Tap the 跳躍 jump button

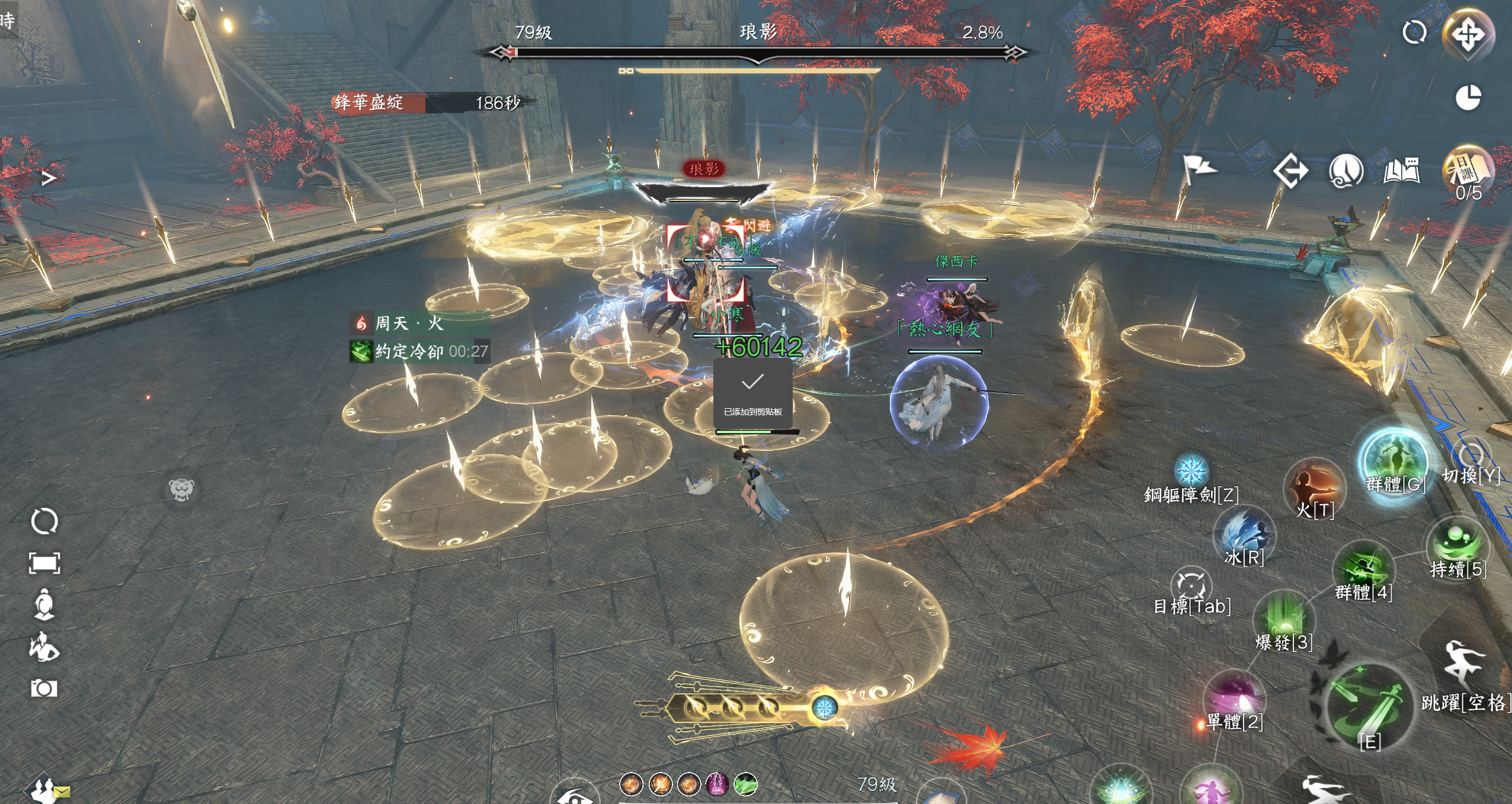[1463, 665]
